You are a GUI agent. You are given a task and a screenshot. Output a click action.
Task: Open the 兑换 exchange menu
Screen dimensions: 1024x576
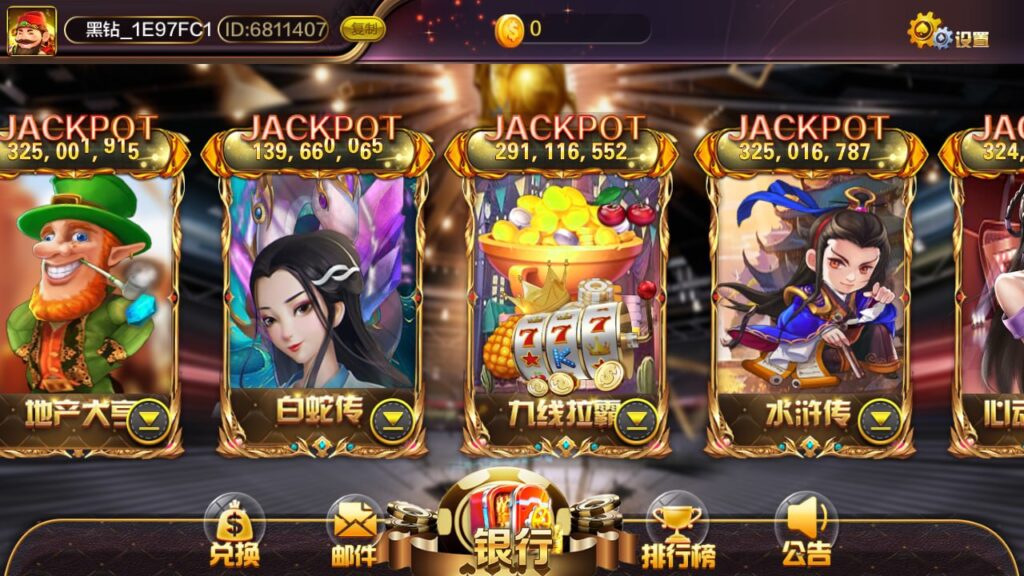[x=234, y=533]
